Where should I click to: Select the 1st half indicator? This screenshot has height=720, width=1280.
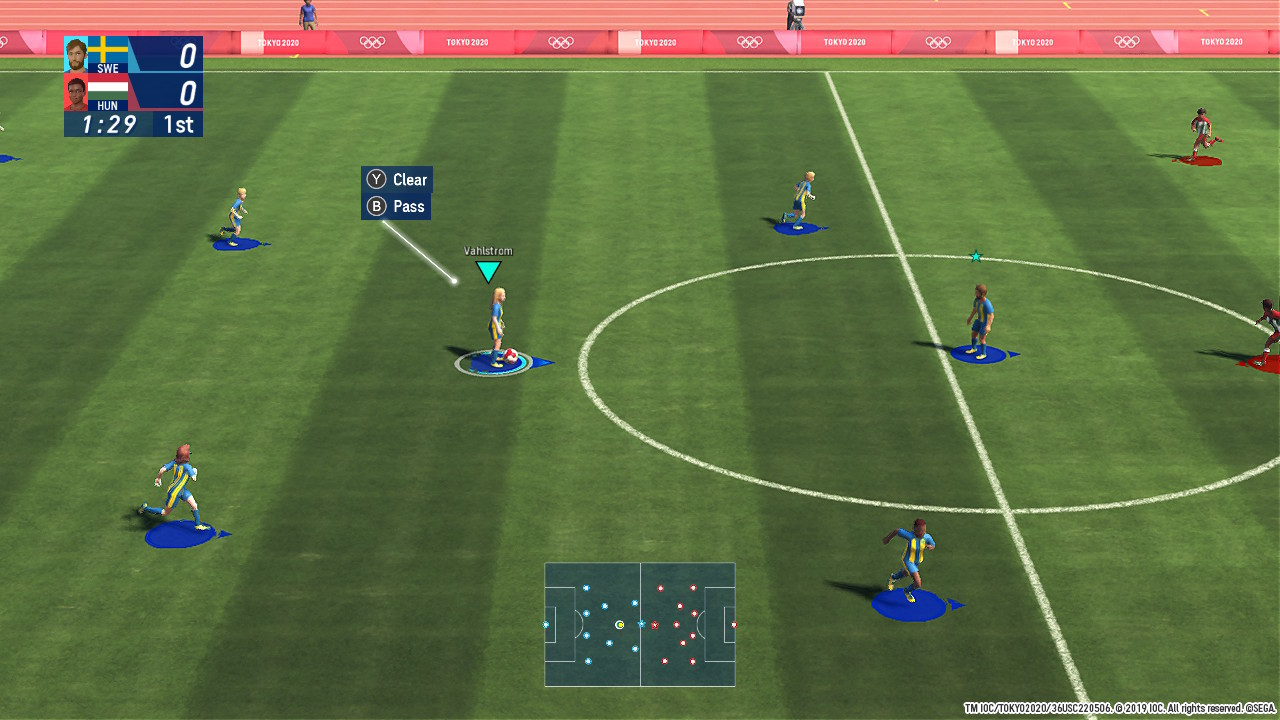click(x=180, y=126)
